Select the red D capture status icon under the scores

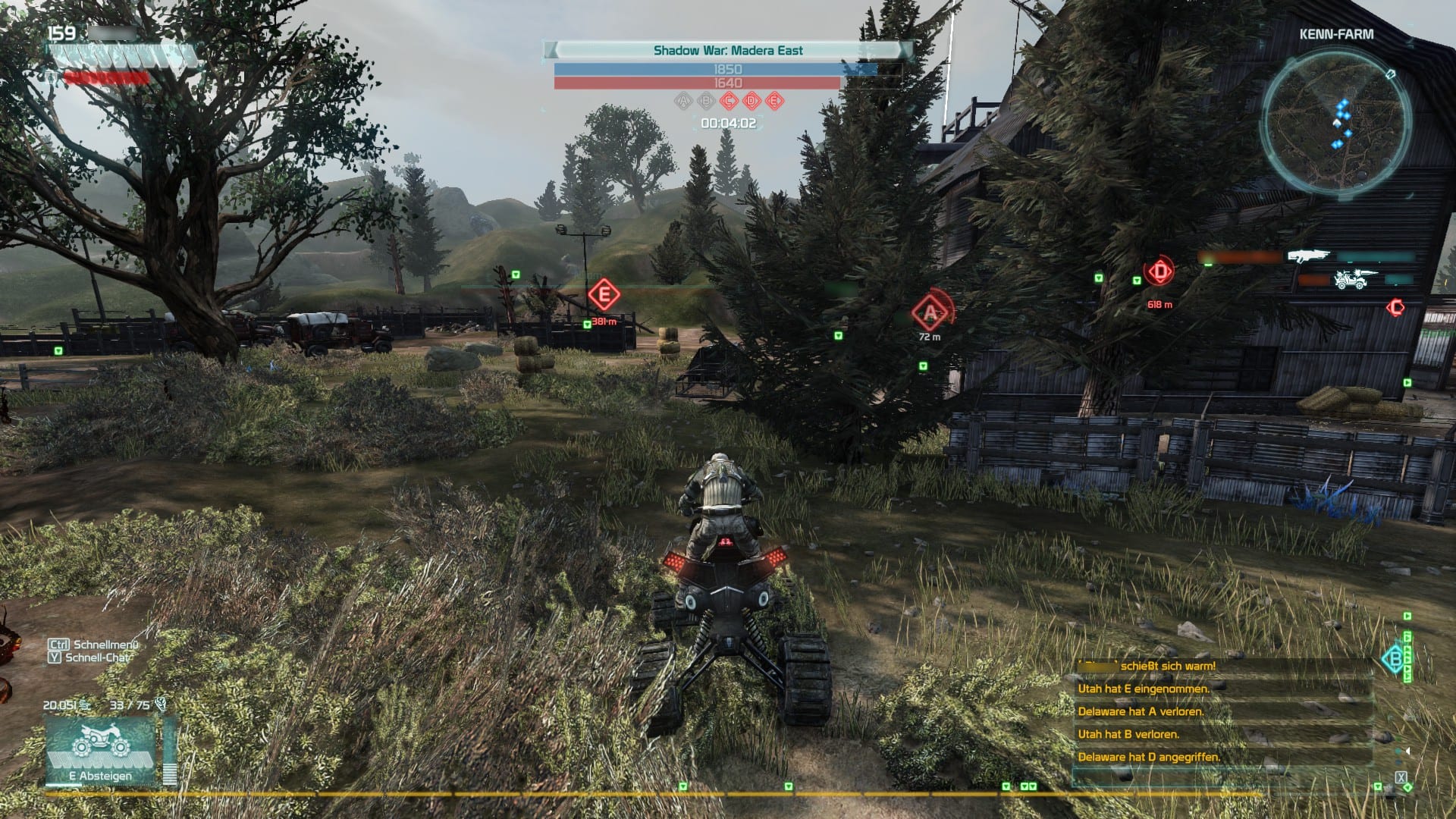[752, 101]
